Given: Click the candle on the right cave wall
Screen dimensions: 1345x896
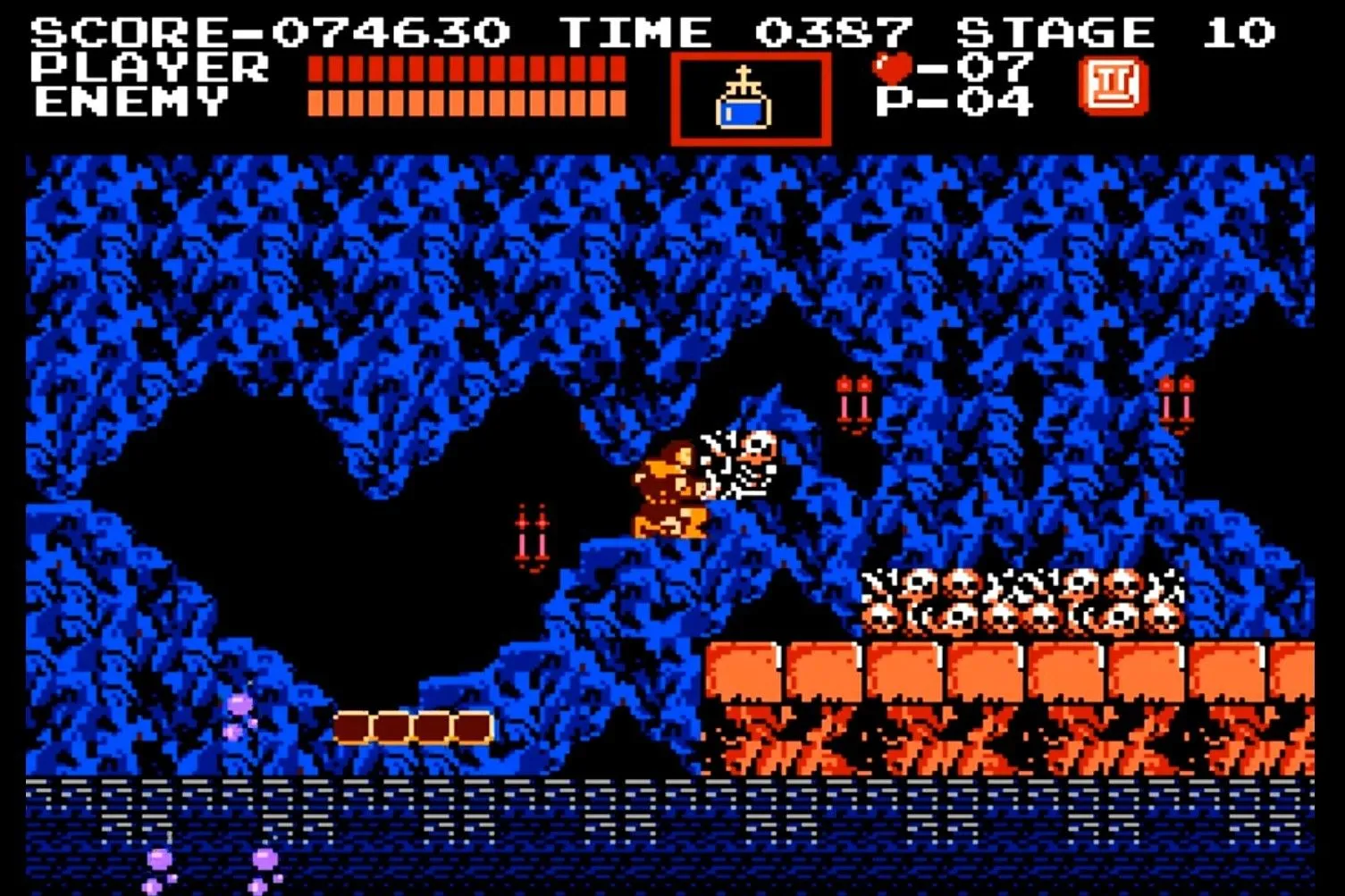Looking at the screenshot, I should click(x=1175, y=401).
